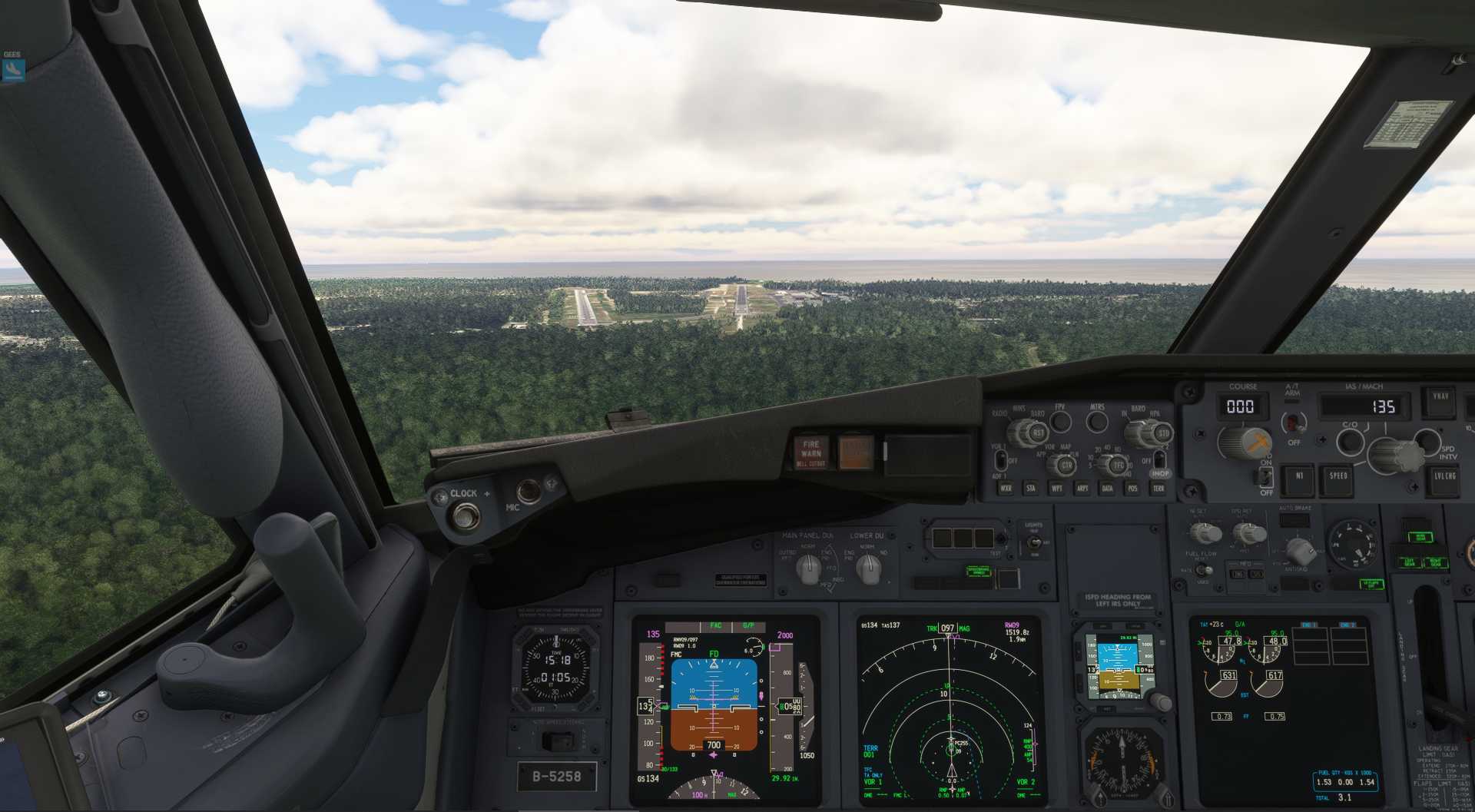Click the FPV flight path vector button
The width and height of the screenshot is (1475, 812).
(x=1060, y=421)
